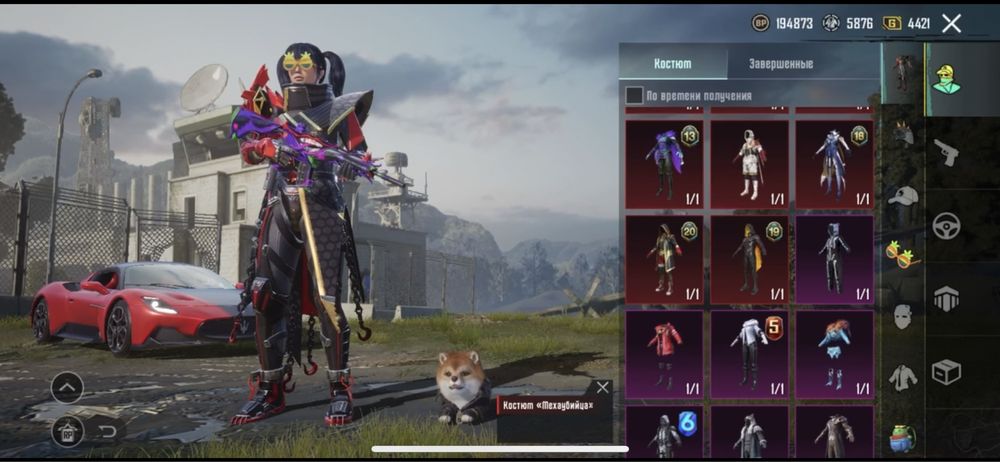This screenshot has width=1000, height=462.
Task: Select the white hoodie outfit marked 5
Action: (x=749, y=354)
